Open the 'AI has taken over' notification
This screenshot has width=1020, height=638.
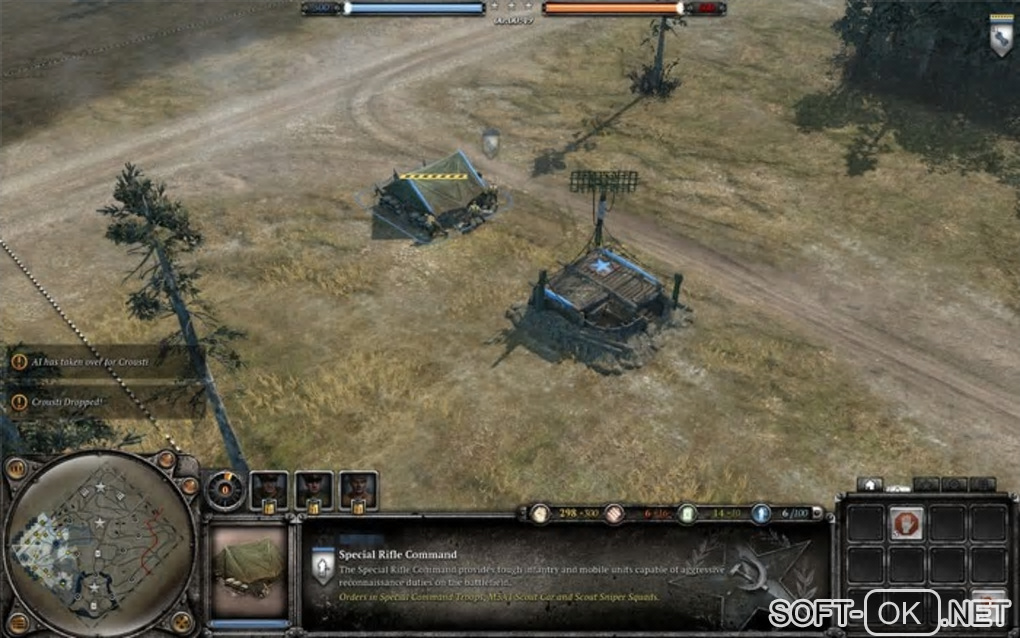pyautogui.click(x=96, y=361)
